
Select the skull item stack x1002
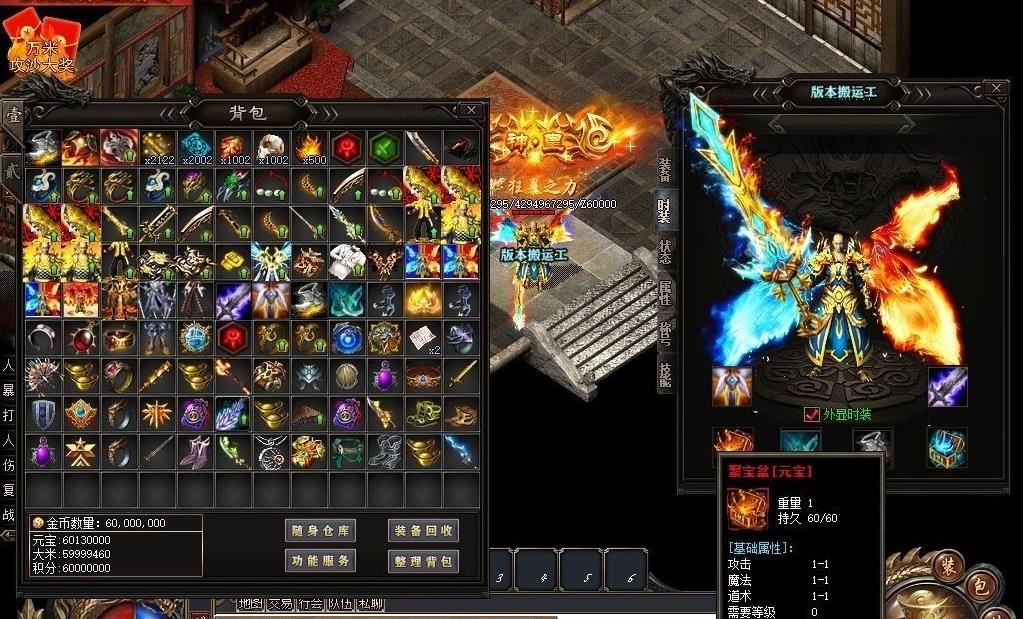(270, 146)
